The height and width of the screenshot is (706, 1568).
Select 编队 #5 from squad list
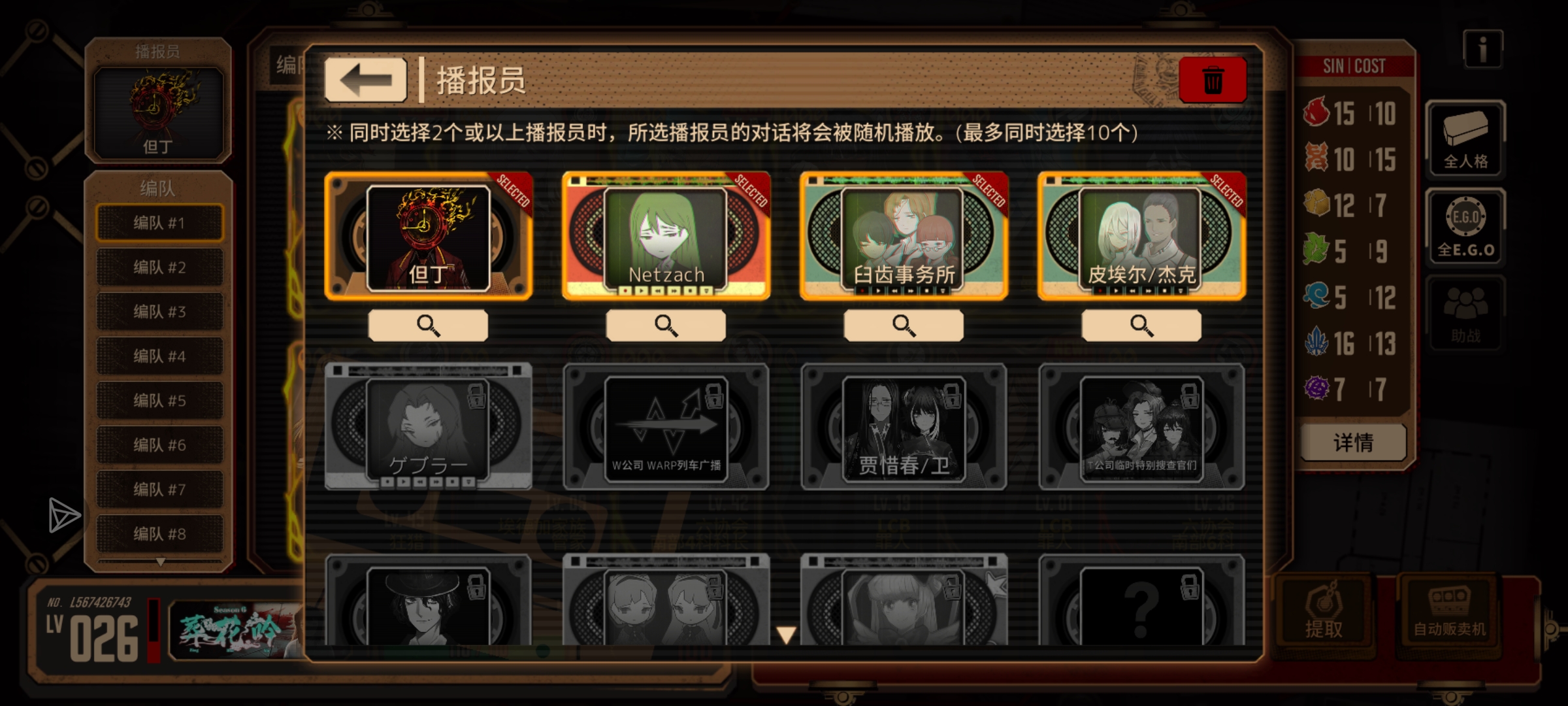[x=160, y=400]
